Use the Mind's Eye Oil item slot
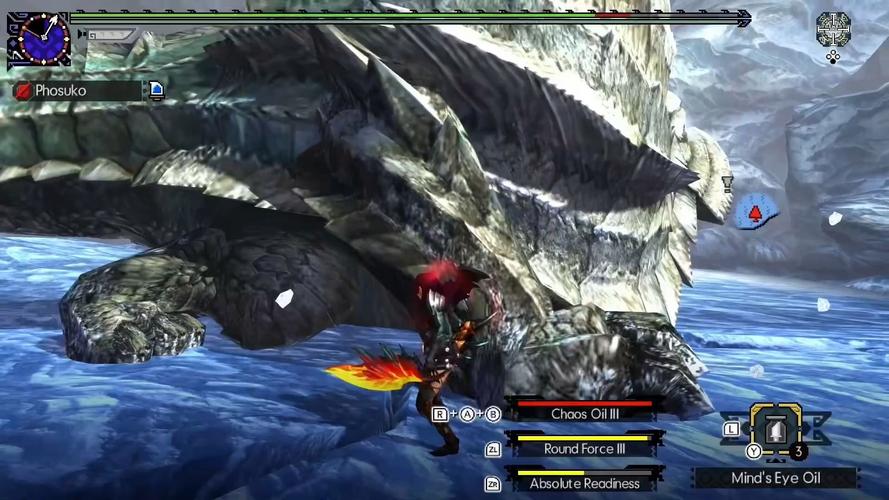 pos(775,429)
